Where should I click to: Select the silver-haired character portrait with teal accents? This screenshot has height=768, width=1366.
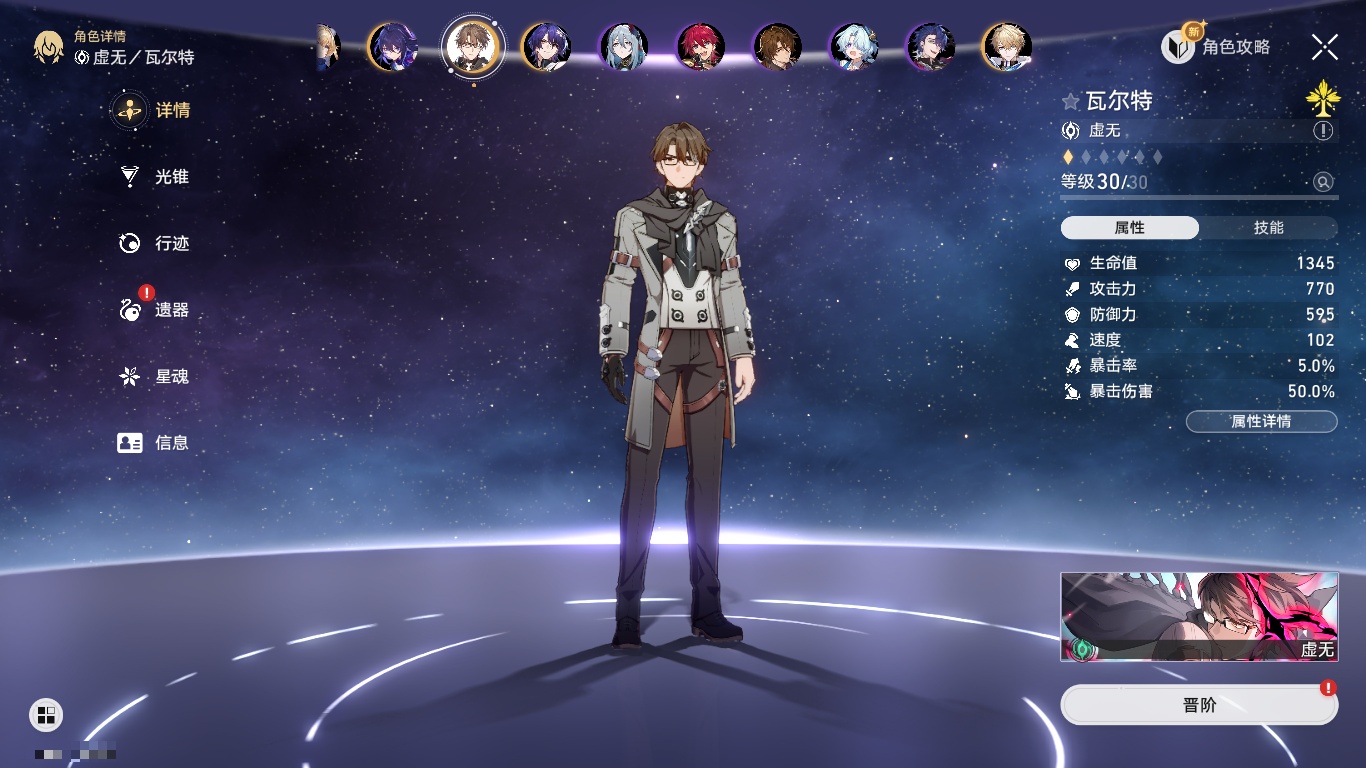624,47
